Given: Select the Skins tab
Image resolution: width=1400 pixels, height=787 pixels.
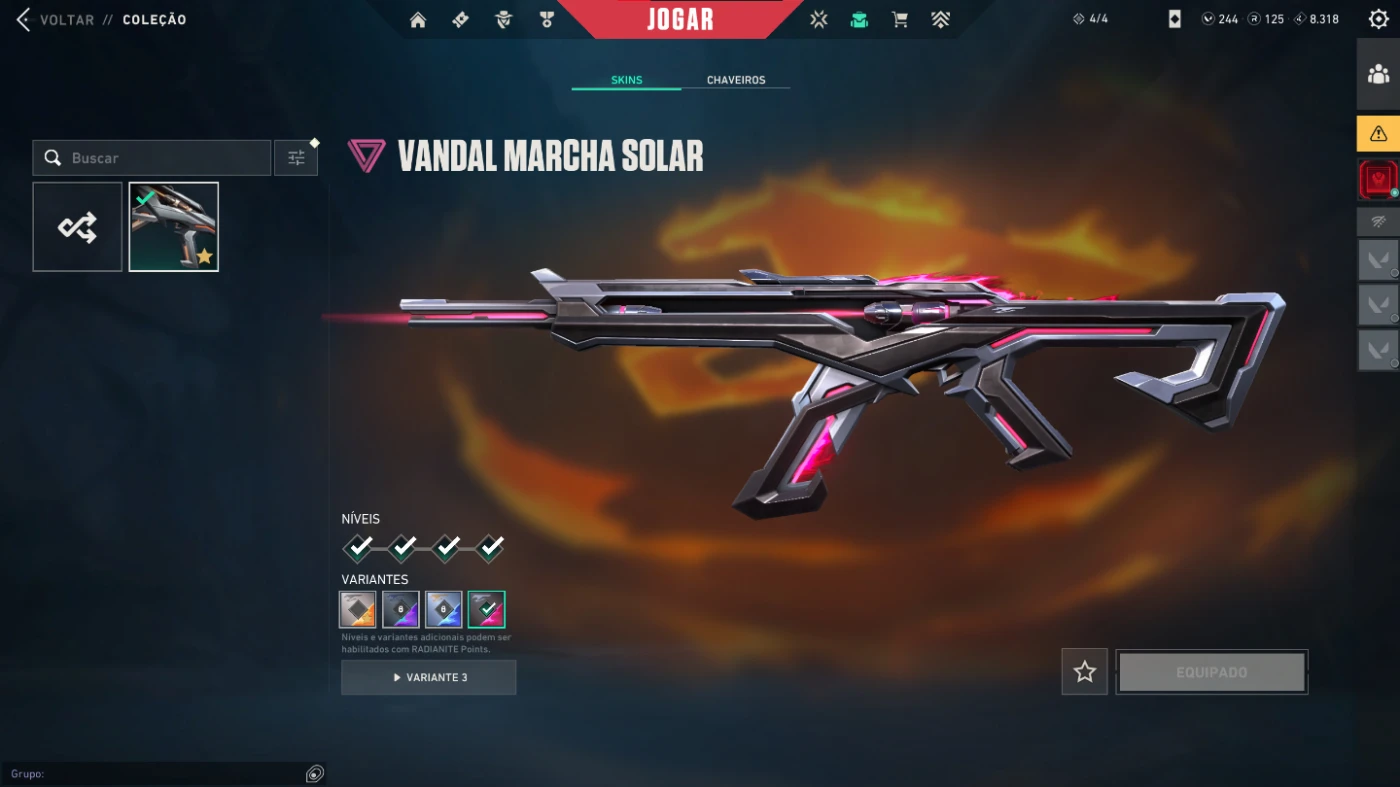Looking at the screenshot, I should pyautogui.click(x=626, y=80).
